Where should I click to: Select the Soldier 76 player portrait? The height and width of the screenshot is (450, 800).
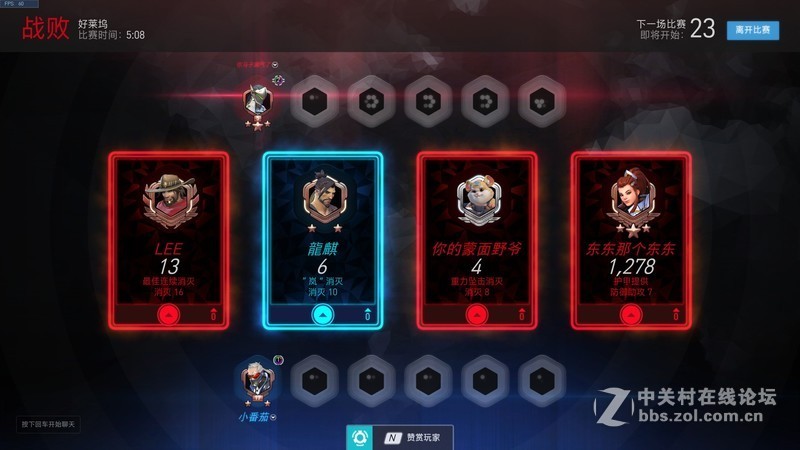coord(257,381)
